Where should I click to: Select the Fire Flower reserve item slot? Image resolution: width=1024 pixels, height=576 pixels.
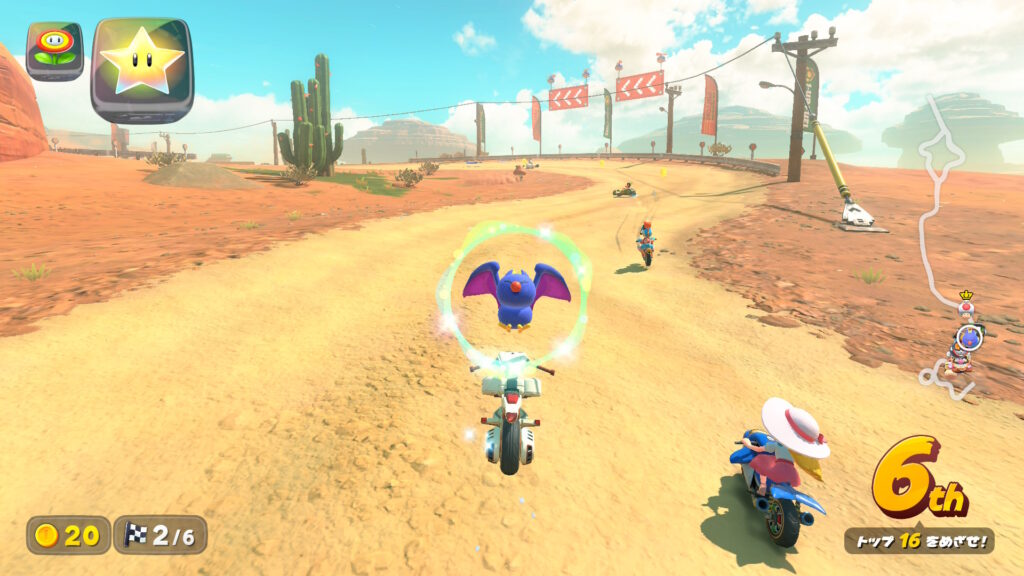tap(54, 50)
